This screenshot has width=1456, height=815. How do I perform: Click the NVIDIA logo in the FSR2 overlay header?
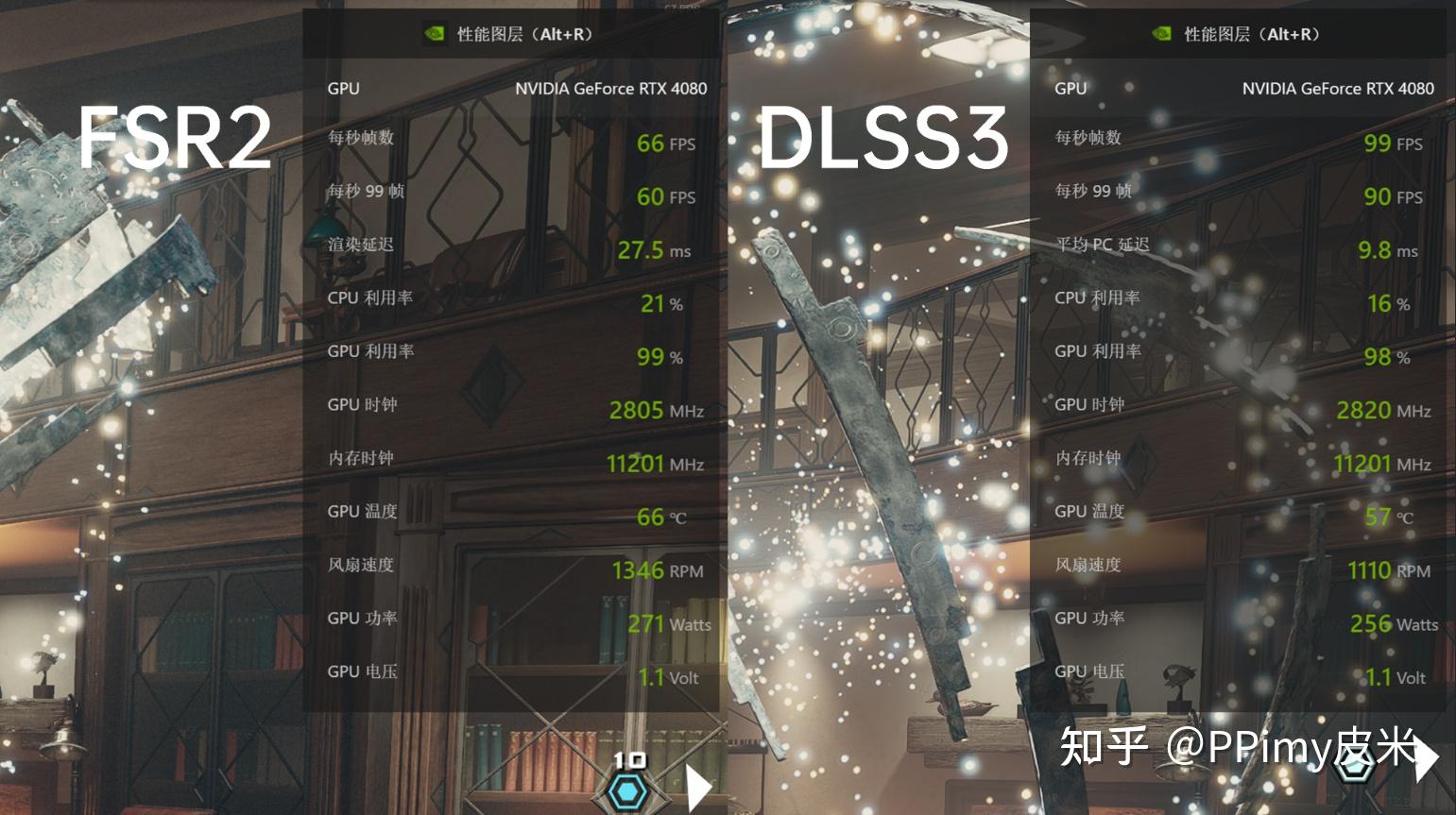(x=435, y=34)
